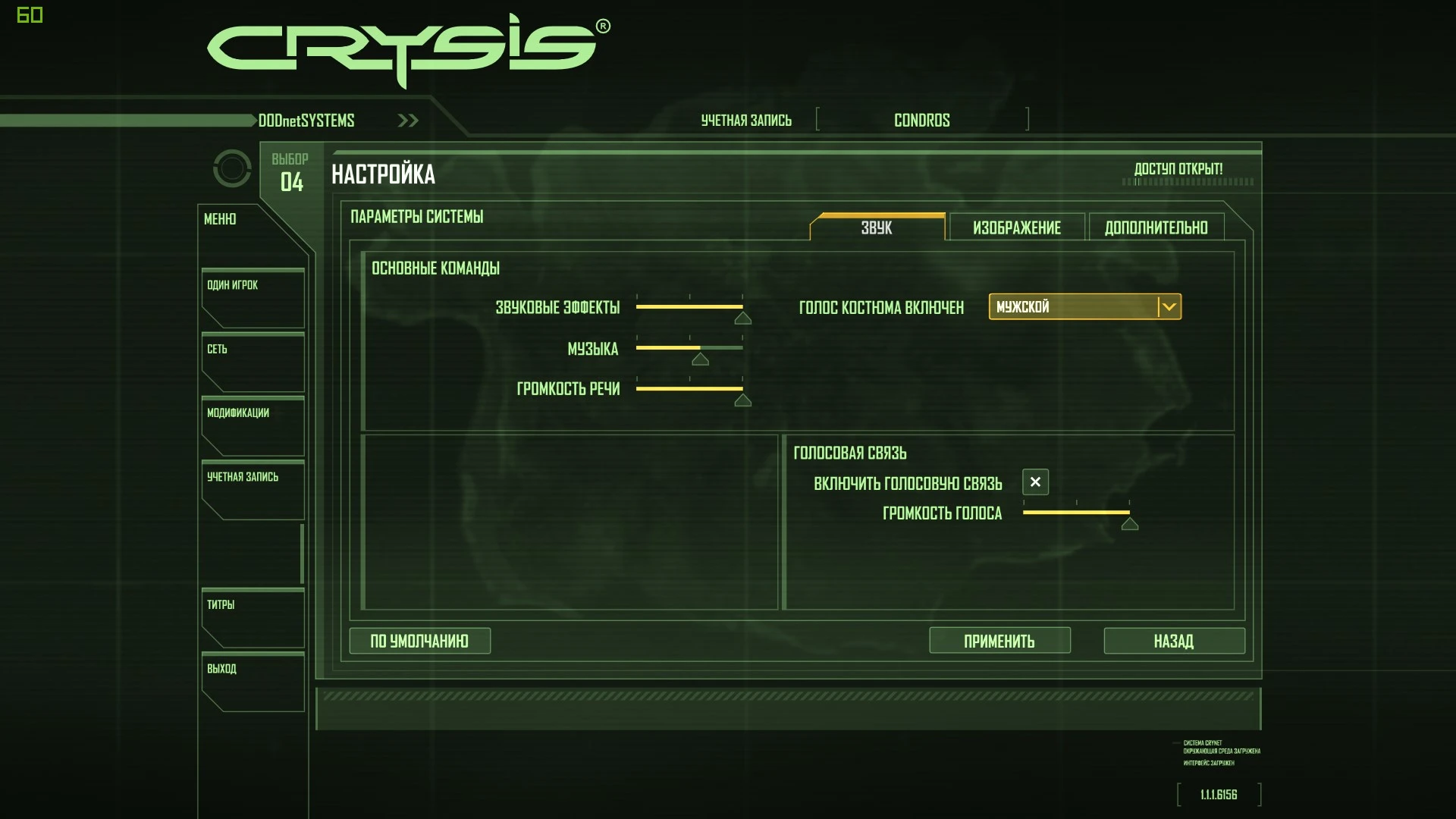1456x819 pixels.
Task: Open the Голос костюма voice dropdown
Action: coord(1077,307)
